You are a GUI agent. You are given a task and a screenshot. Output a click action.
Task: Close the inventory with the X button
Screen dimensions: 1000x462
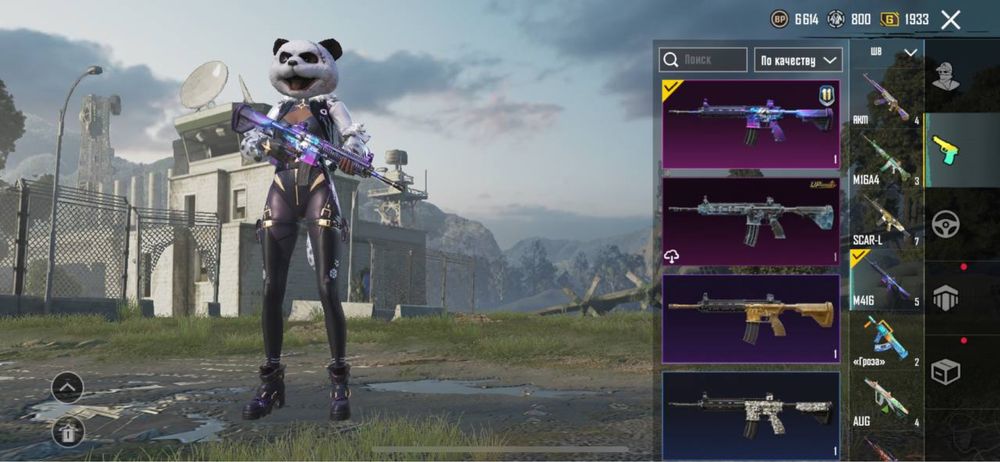point(951,19)
